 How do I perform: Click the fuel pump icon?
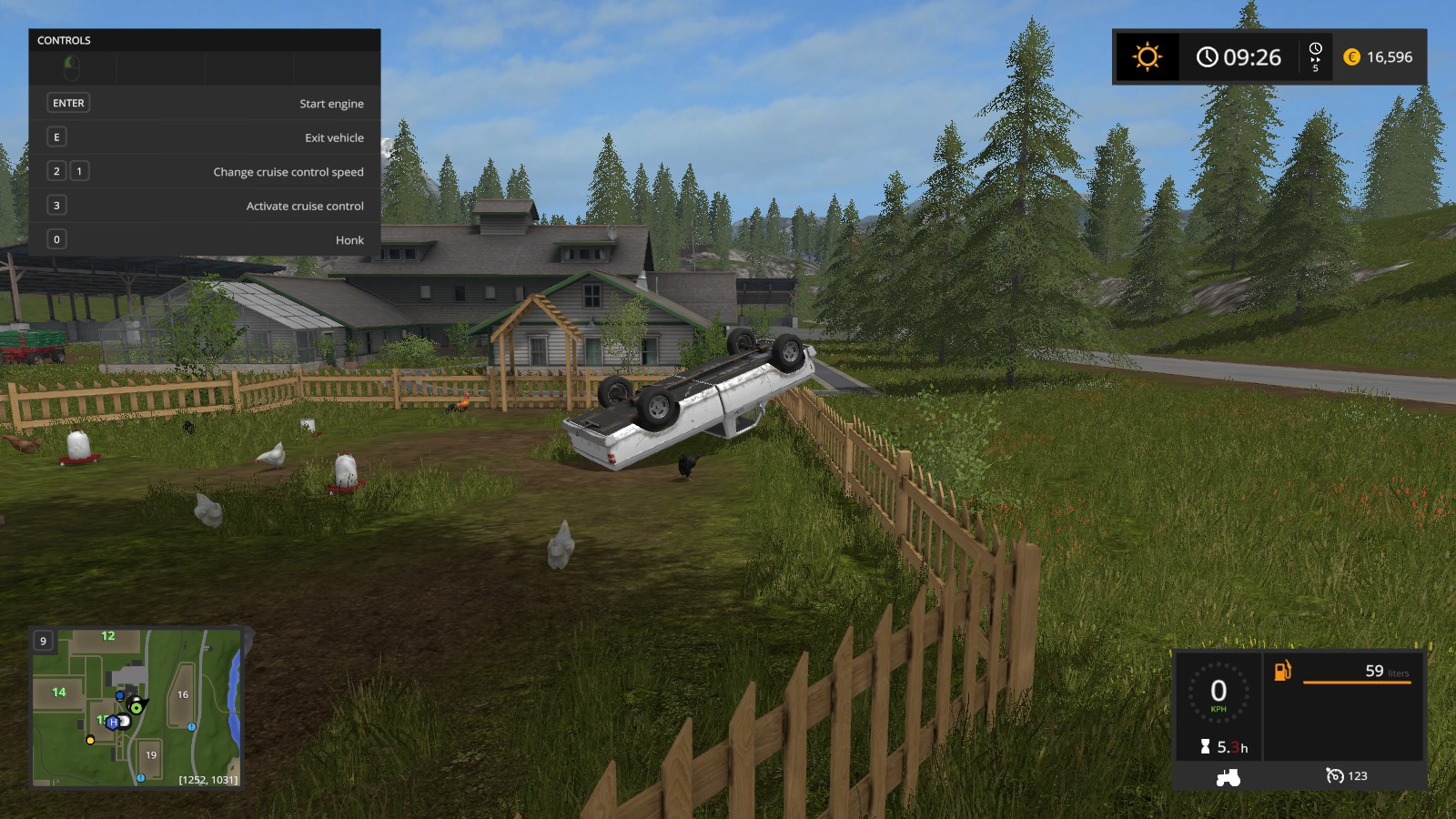pyautogui.click(x=1282, y=672)
